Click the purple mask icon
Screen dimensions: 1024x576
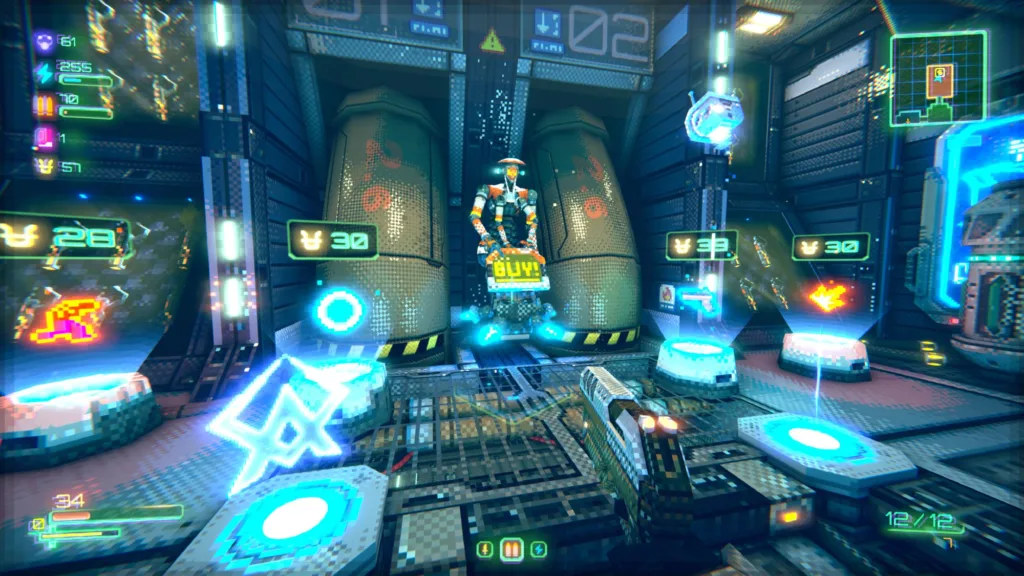(44, 43)
